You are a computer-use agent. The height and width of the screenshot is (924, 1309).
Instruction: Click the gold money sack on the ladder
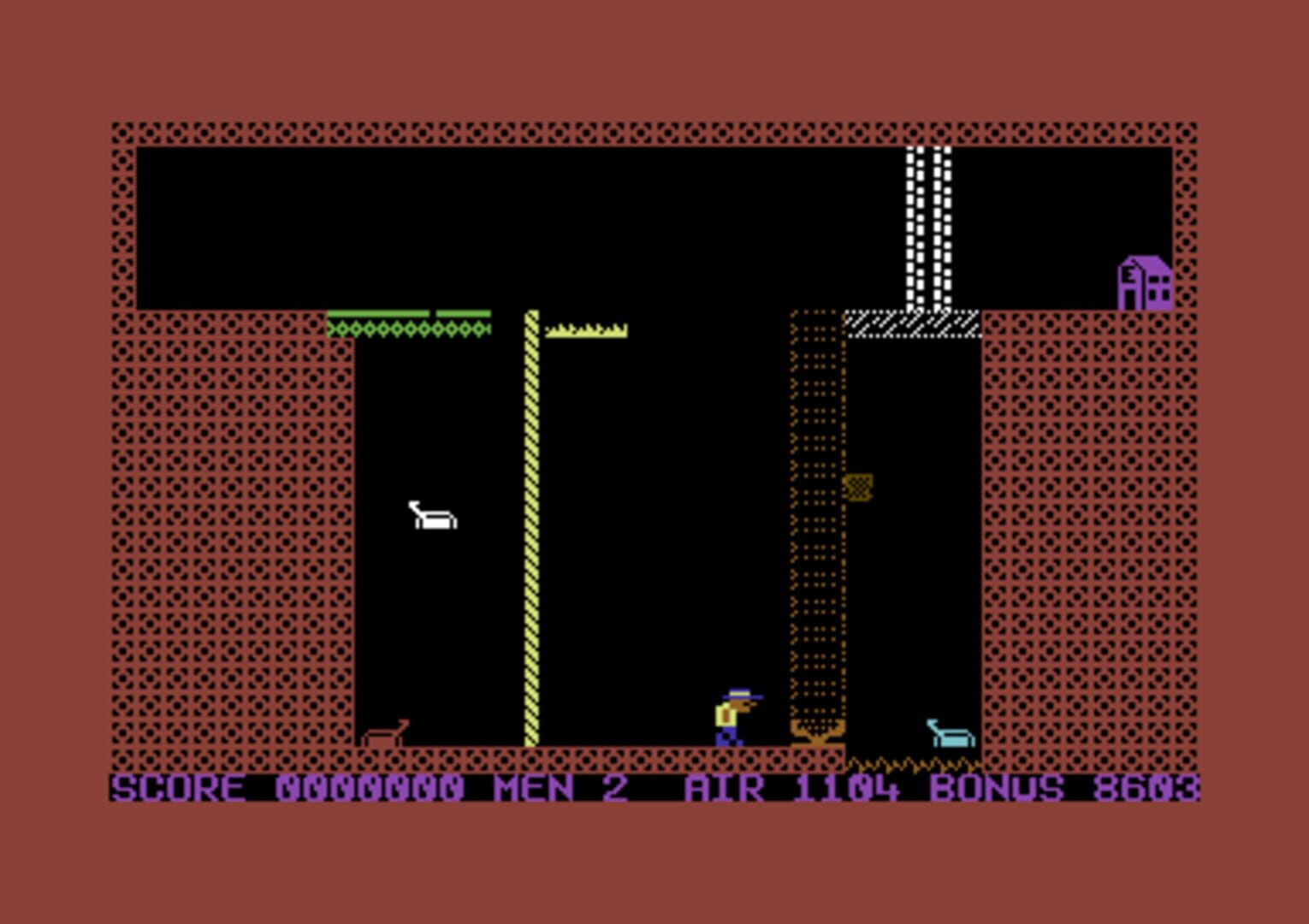(860, 488)
